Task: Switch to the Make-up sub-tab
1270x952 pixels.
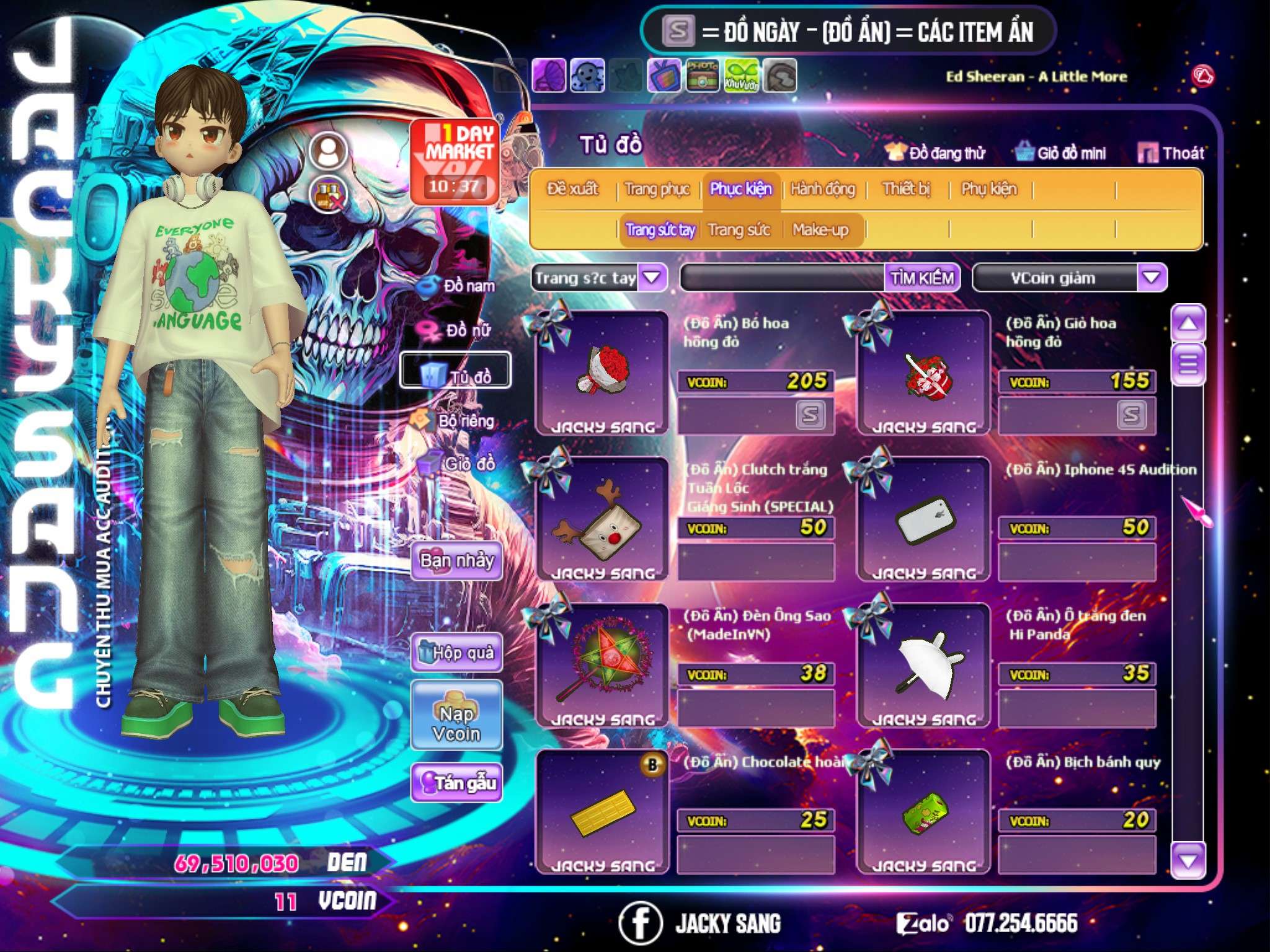Action: [820, 231]
